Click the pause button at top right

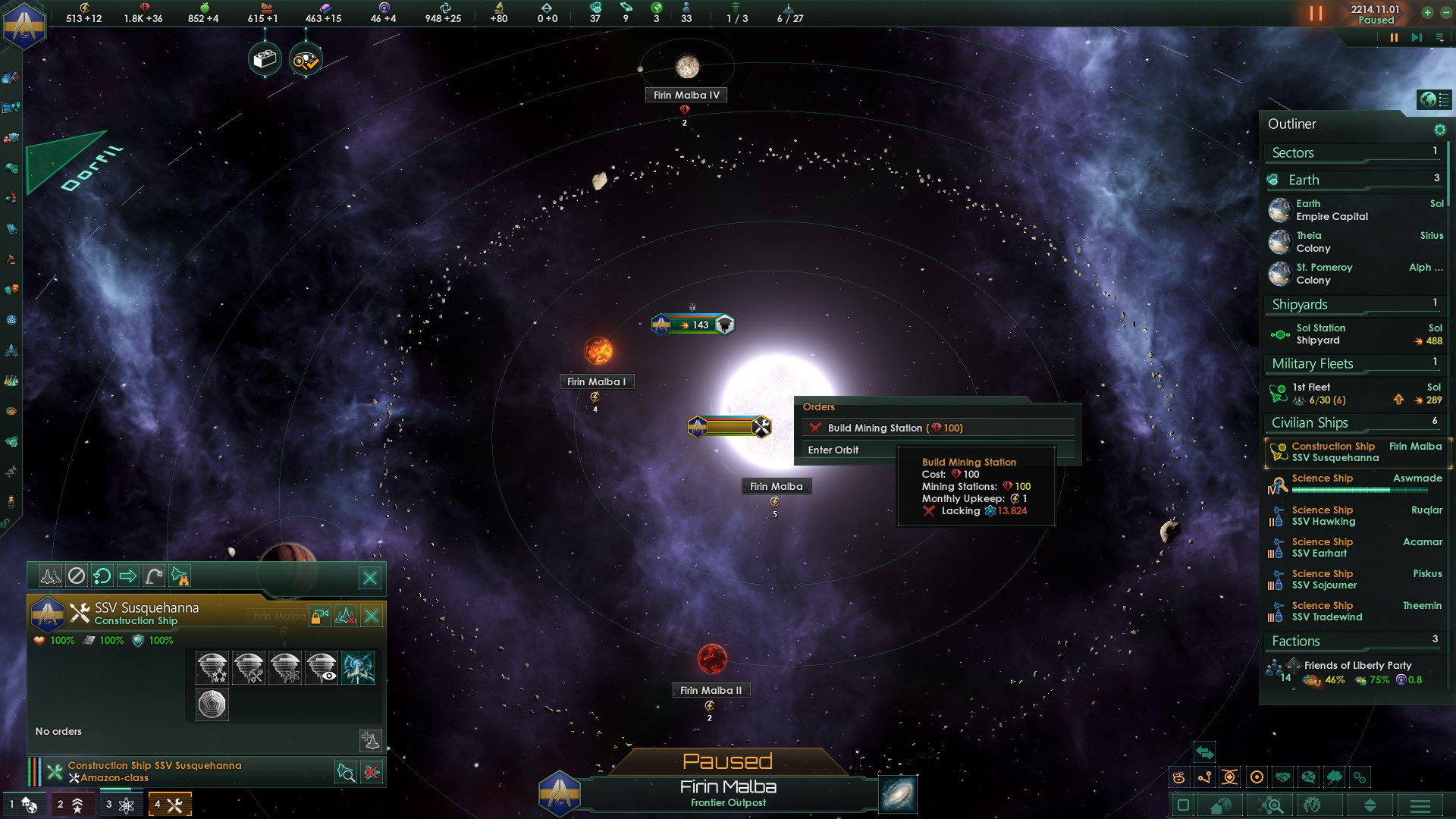tap(1394, 36)
